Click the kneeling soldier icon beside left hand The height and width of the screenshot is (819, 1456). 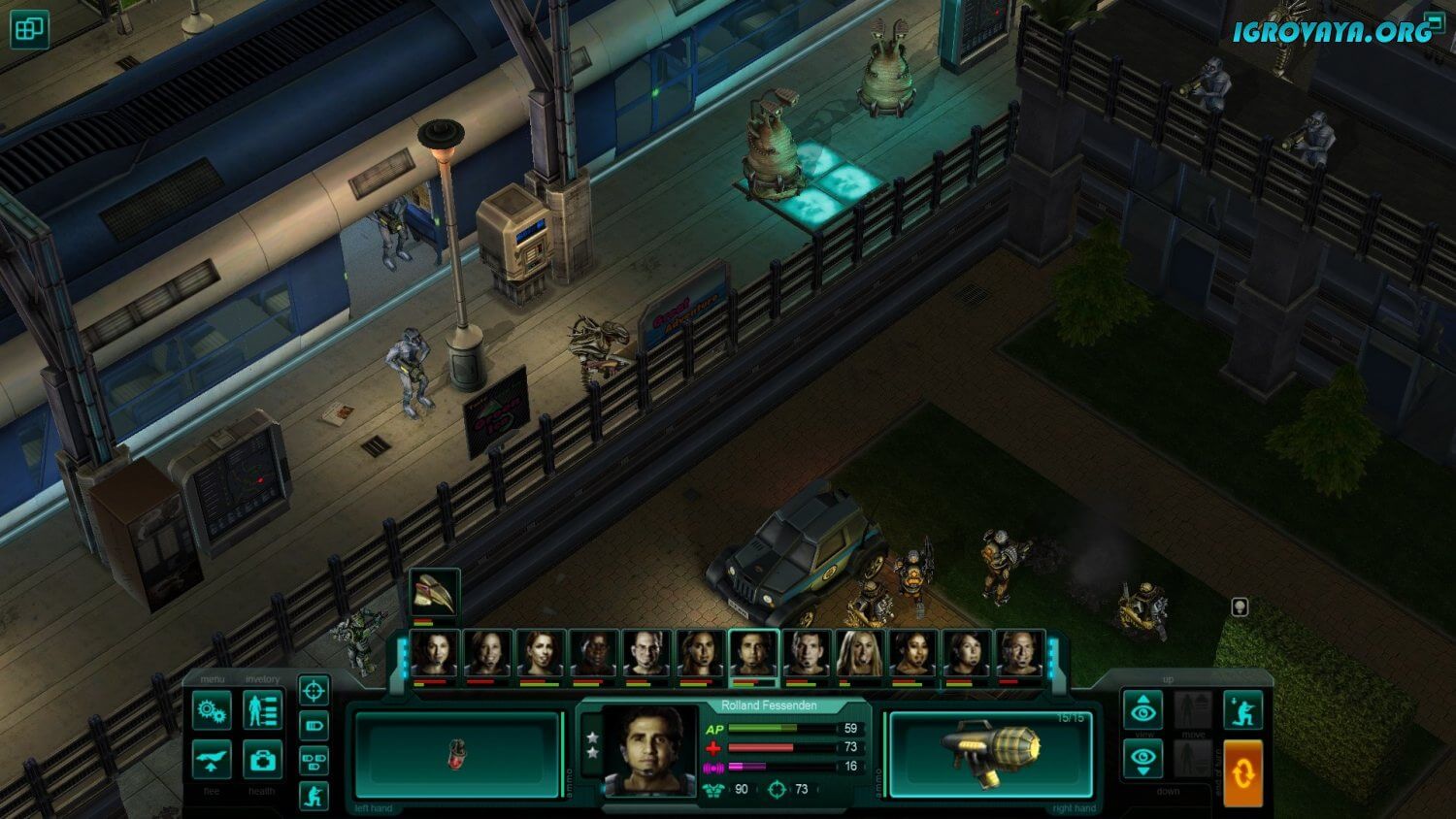(x=314, y=796)
